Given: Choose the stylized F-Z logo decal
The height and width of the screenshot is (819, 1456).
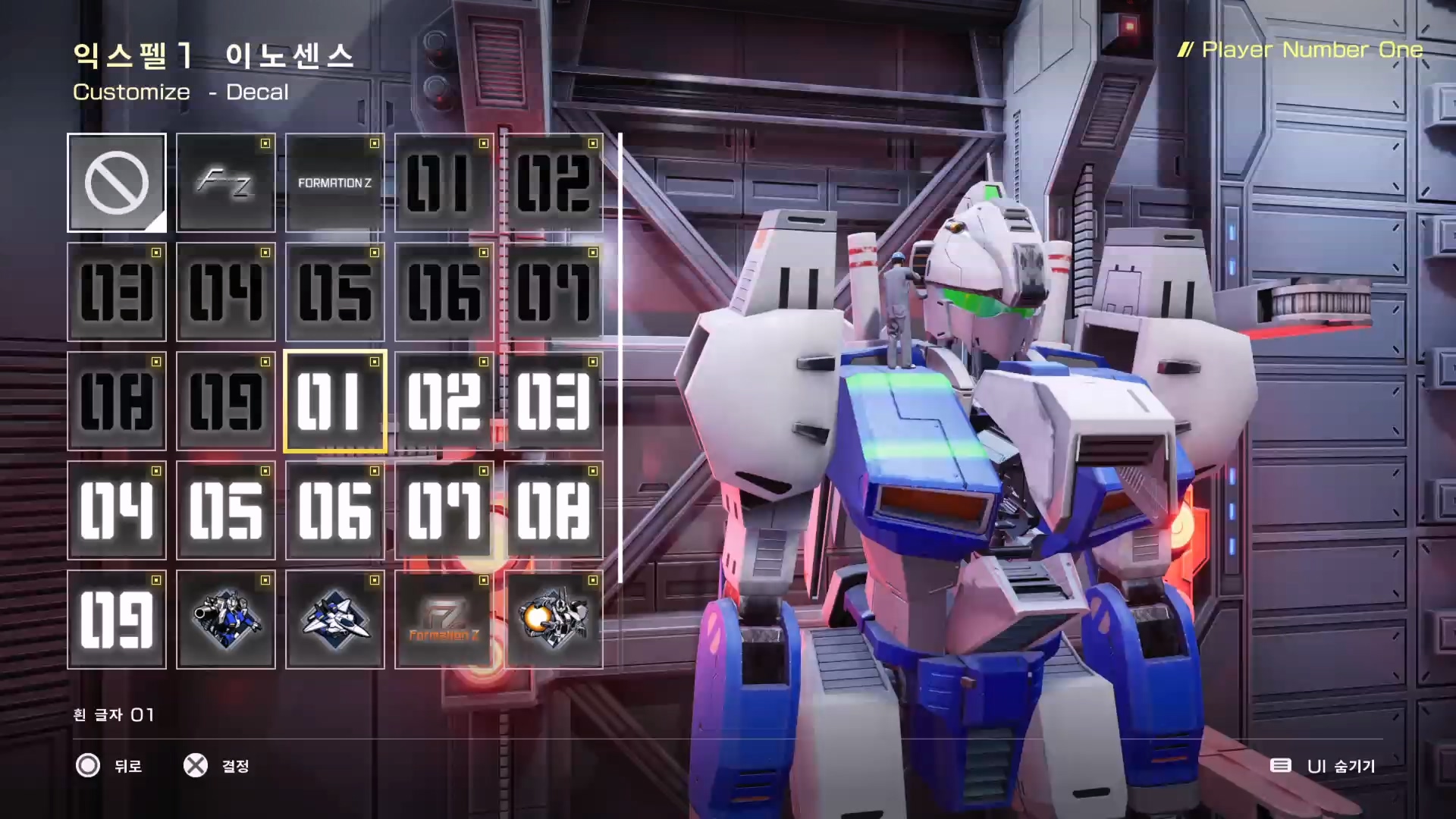Looking at the screenshot, I should [226, 183].
